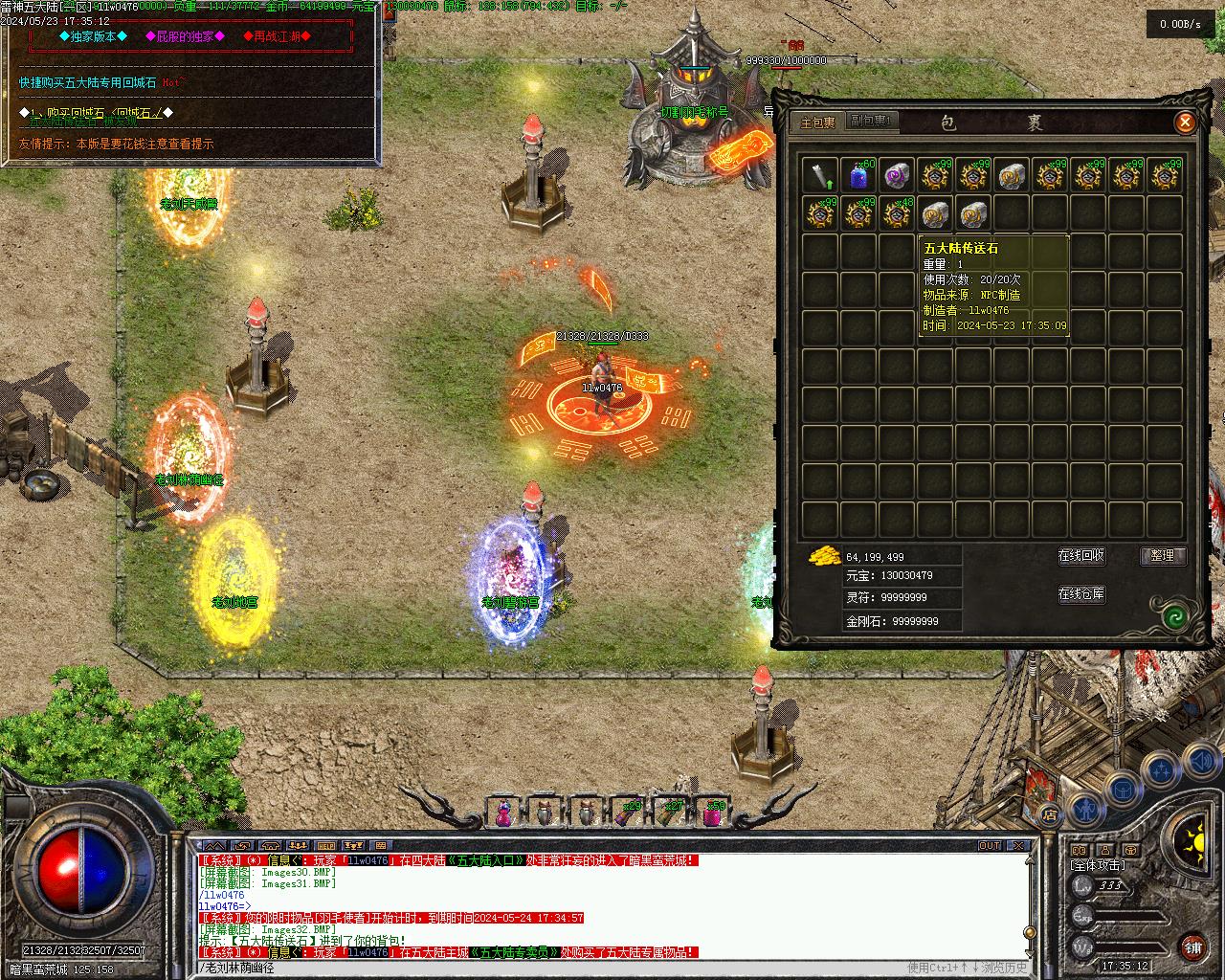Click the green swirl button on bag panel
Image resolution: width=1225 pixels, height=980 pixels.
pos(1174,616)
